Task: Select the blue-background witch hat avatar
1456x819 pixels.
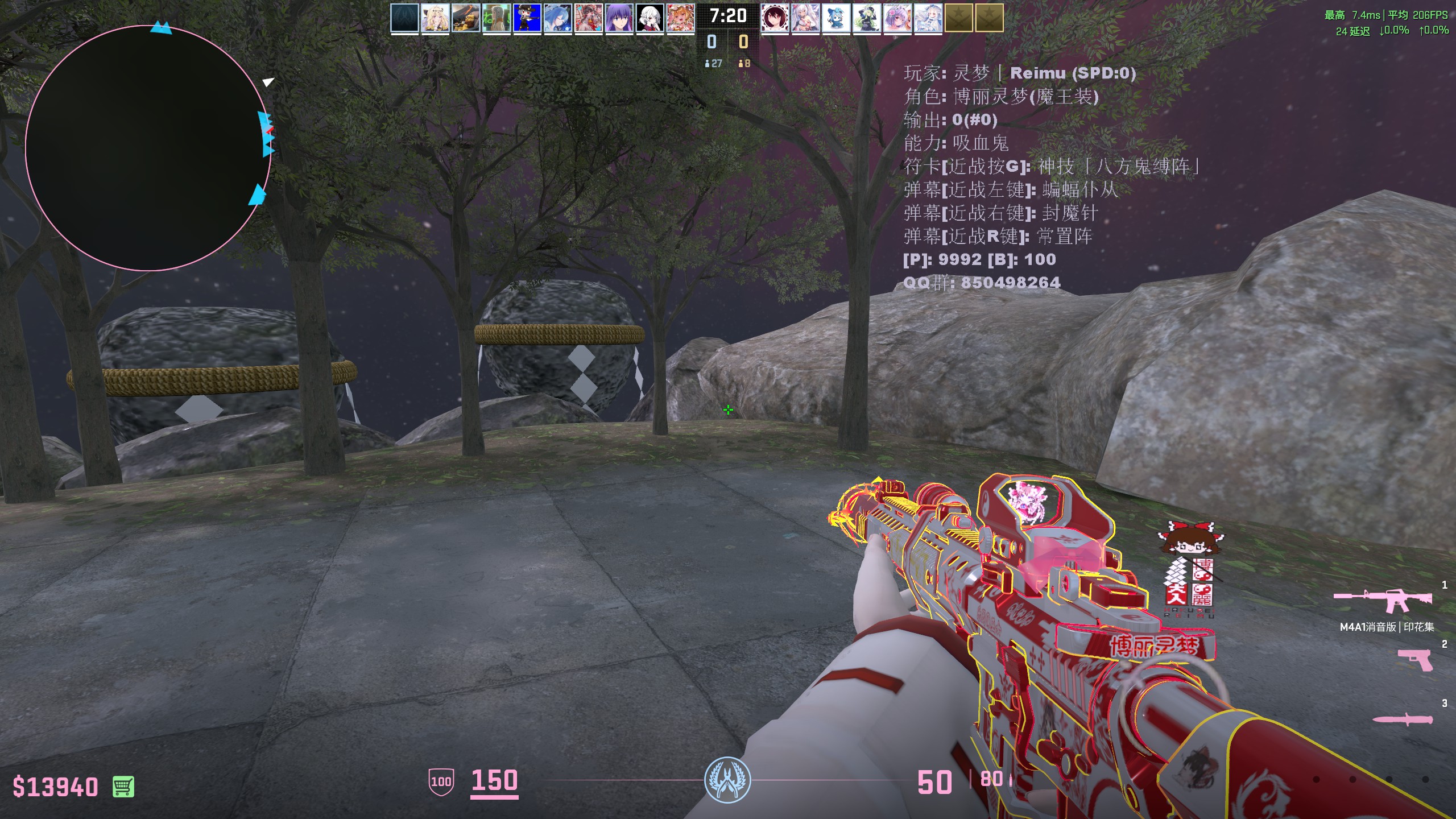Action: click(527, 18)
